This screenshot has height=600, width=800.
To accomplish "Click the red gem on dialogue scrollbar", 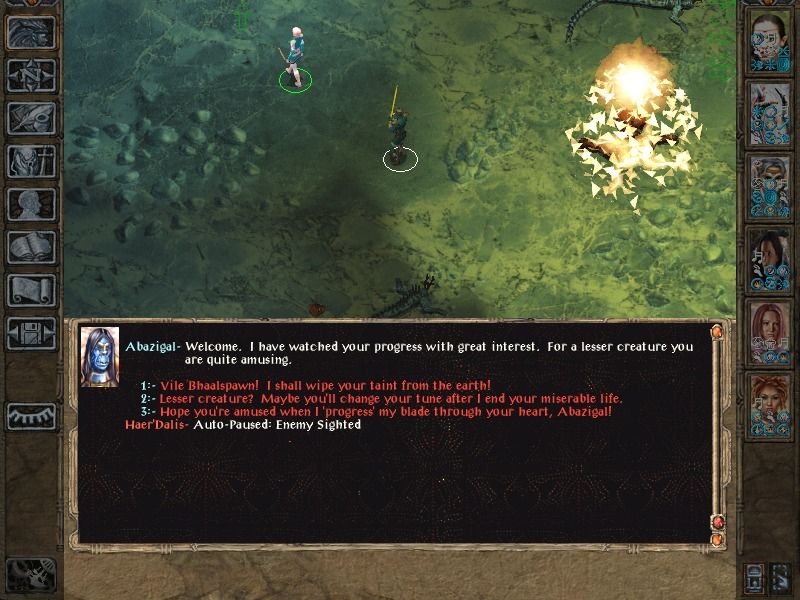I will (716, 522).
